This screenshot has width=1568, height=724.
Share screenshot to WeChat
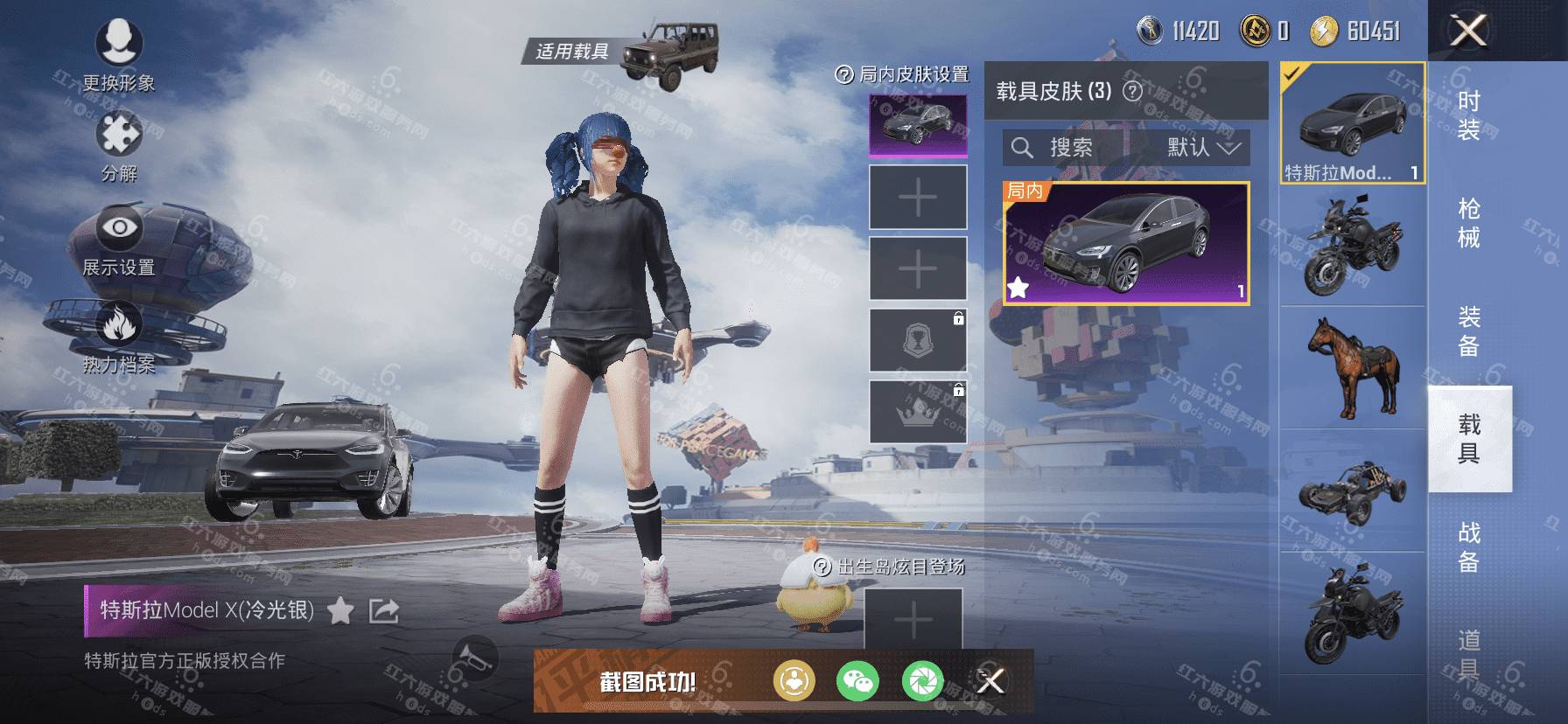click(x=857, y=680)
